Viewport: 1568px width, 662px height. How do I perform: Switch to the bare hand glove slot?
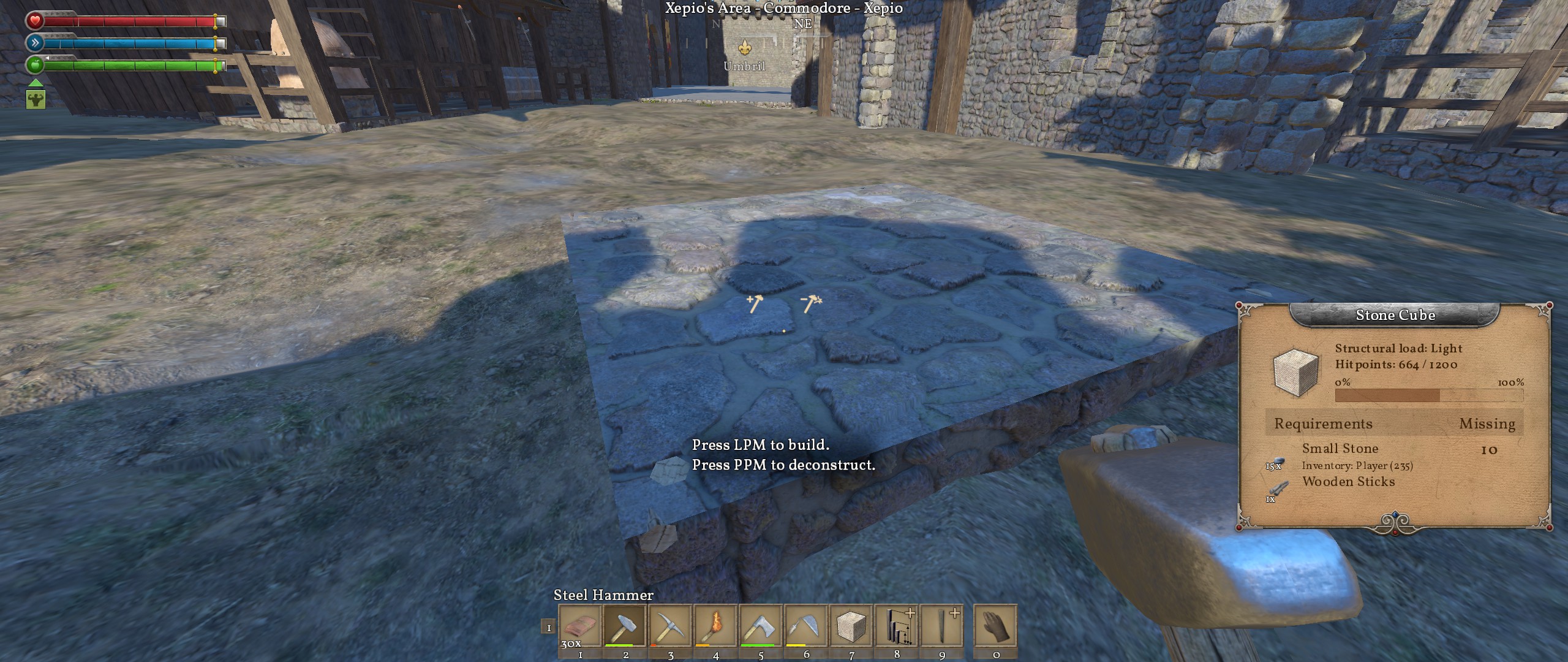click(995, 626)
